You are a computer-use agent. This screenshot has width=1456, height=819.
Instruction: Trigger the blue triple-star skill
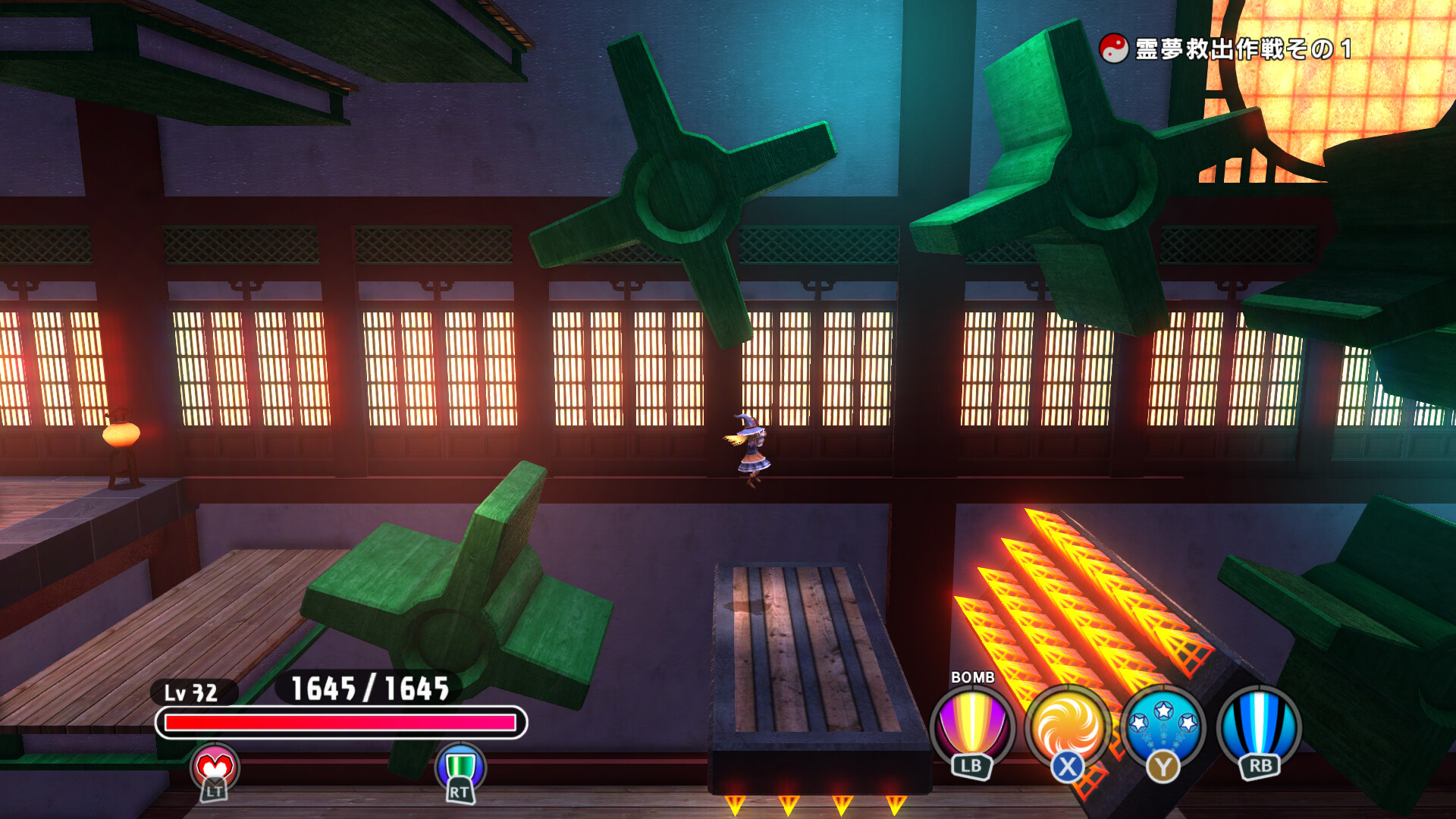point(1163,727)
